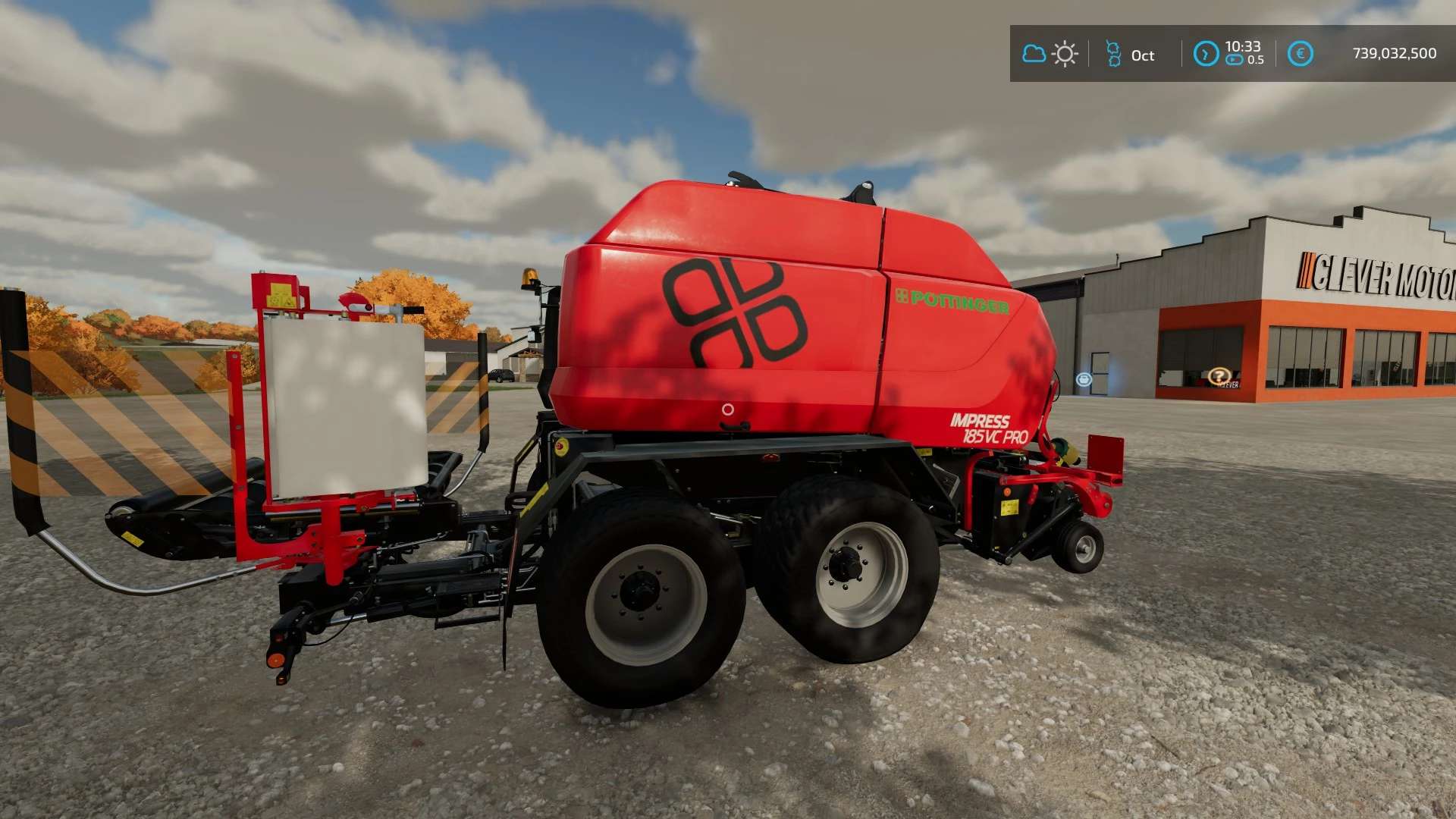The width and height of the screenshot is (1456, 819).
Task: Select the sun weather icon
Action: (x=1065, y=54)
